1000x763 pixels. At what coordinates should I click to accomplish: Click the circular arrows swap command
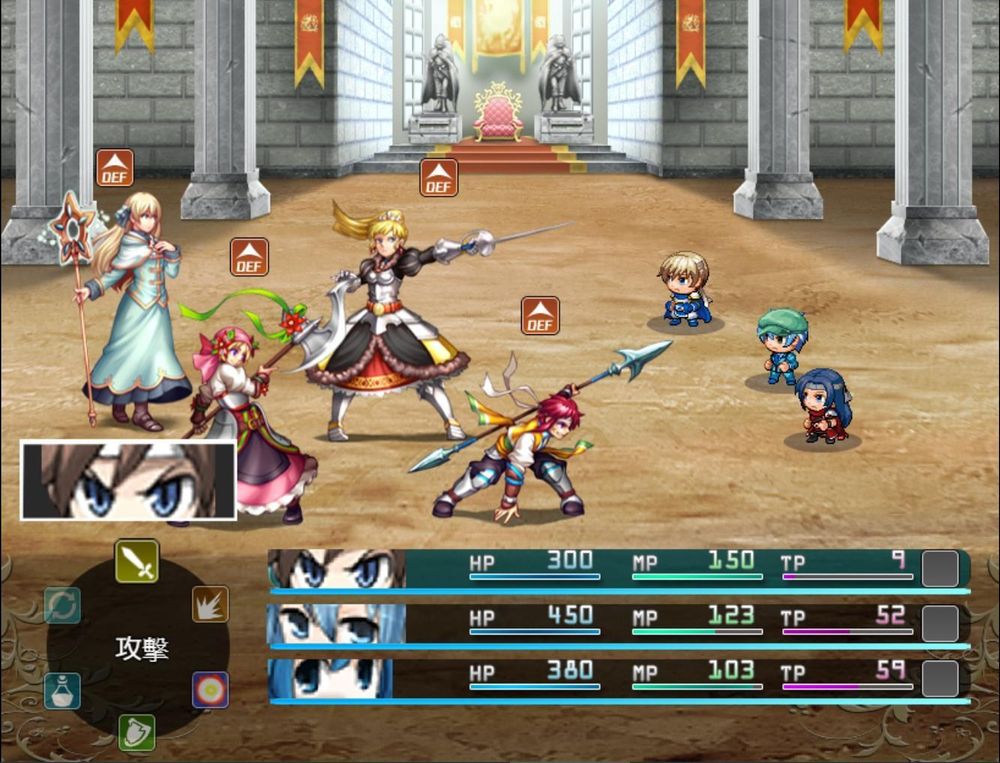pos(62,605)
